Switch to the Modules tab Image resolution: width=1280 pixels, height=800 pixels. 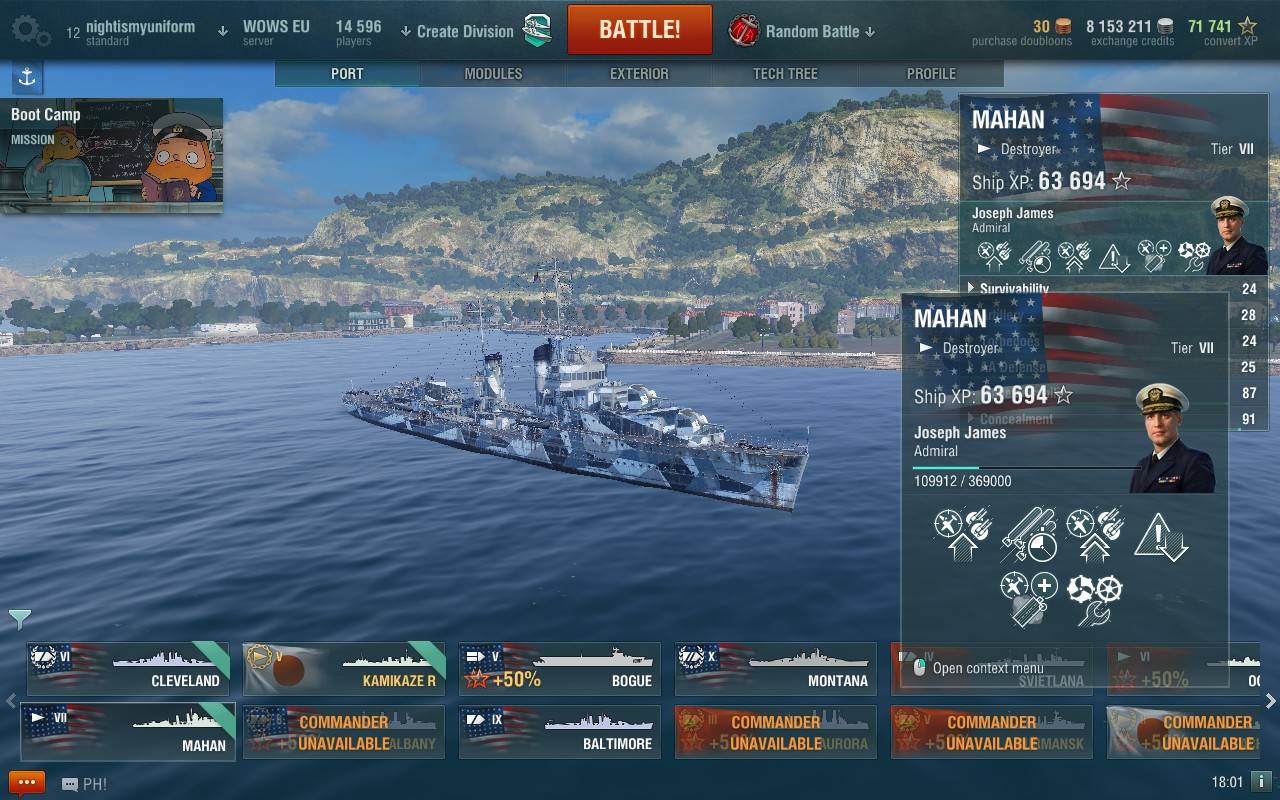coord(493,74)
